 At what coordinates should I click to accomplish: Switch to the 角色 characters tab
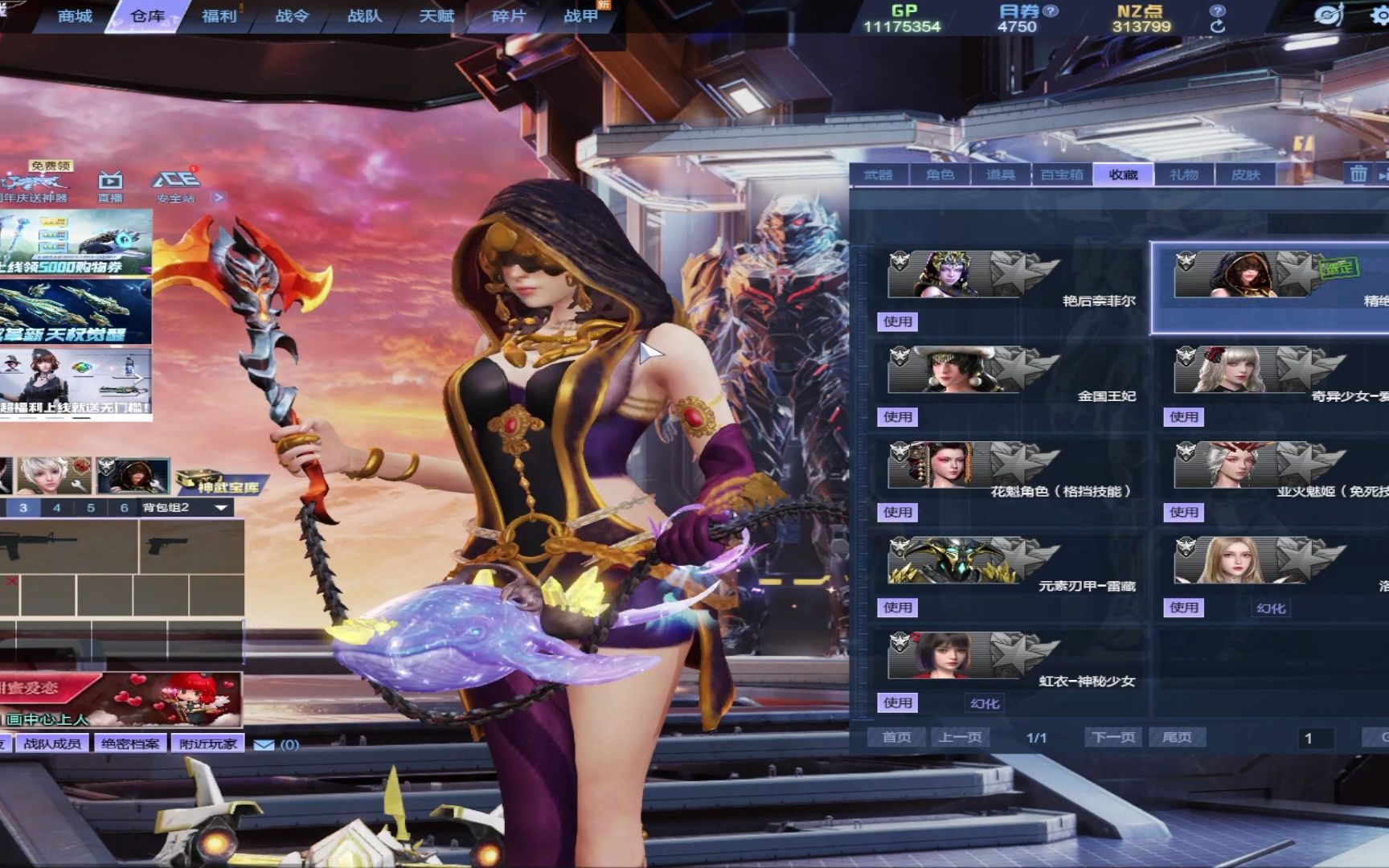coord(940,174)
